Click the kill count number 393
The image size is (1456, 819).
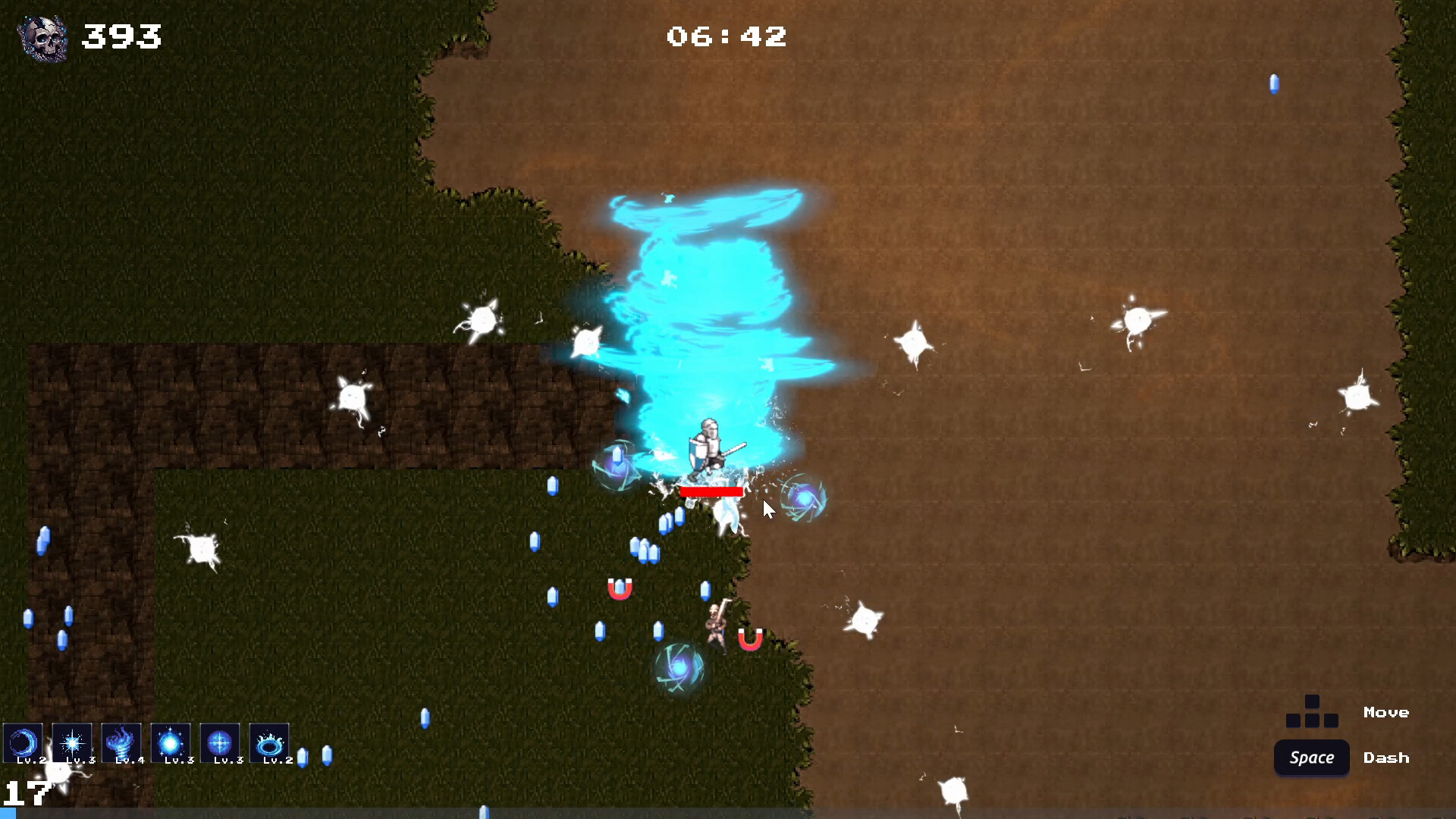point(122,36)
